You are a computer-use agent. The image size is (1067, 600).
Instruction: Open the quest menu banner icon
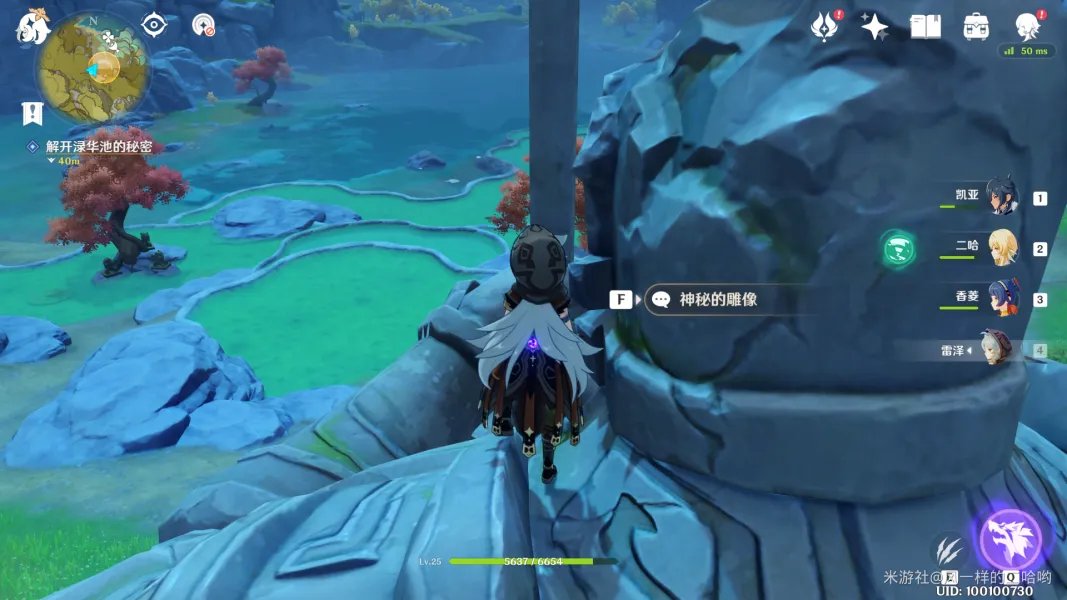(x=32, y=113)
